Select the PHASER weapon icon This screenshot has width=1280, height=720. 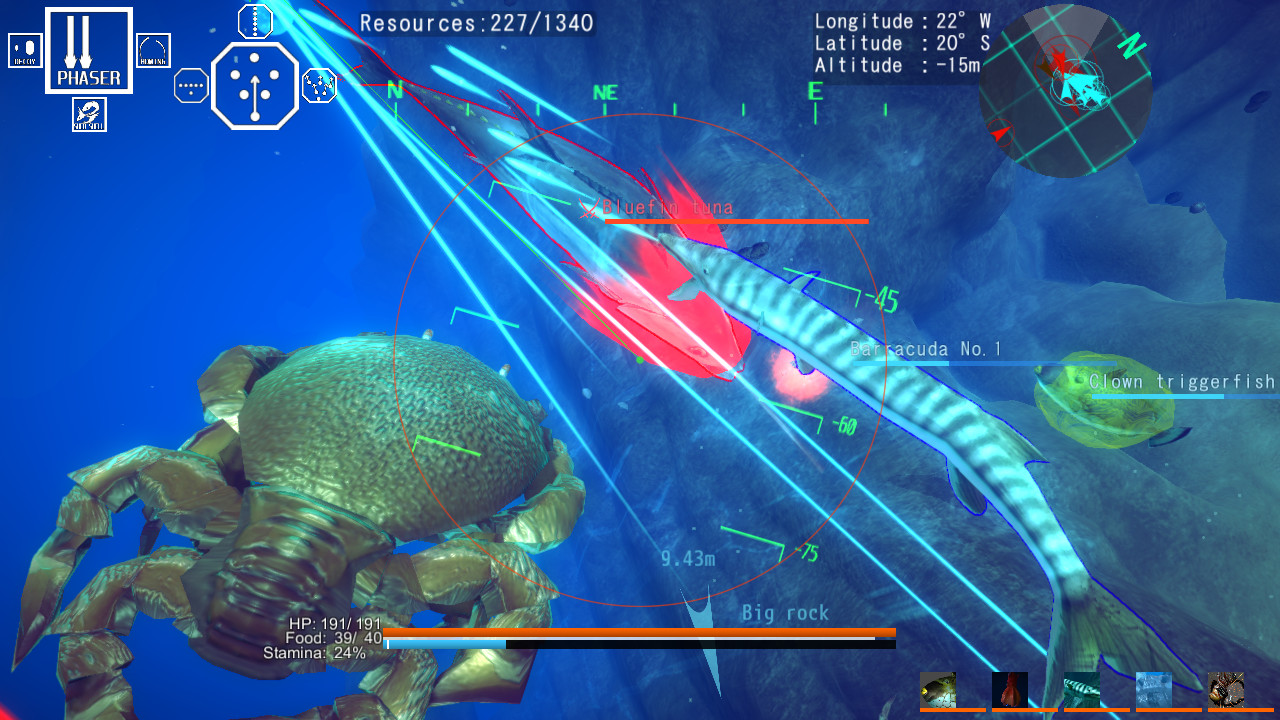click(x=88, y=50)
